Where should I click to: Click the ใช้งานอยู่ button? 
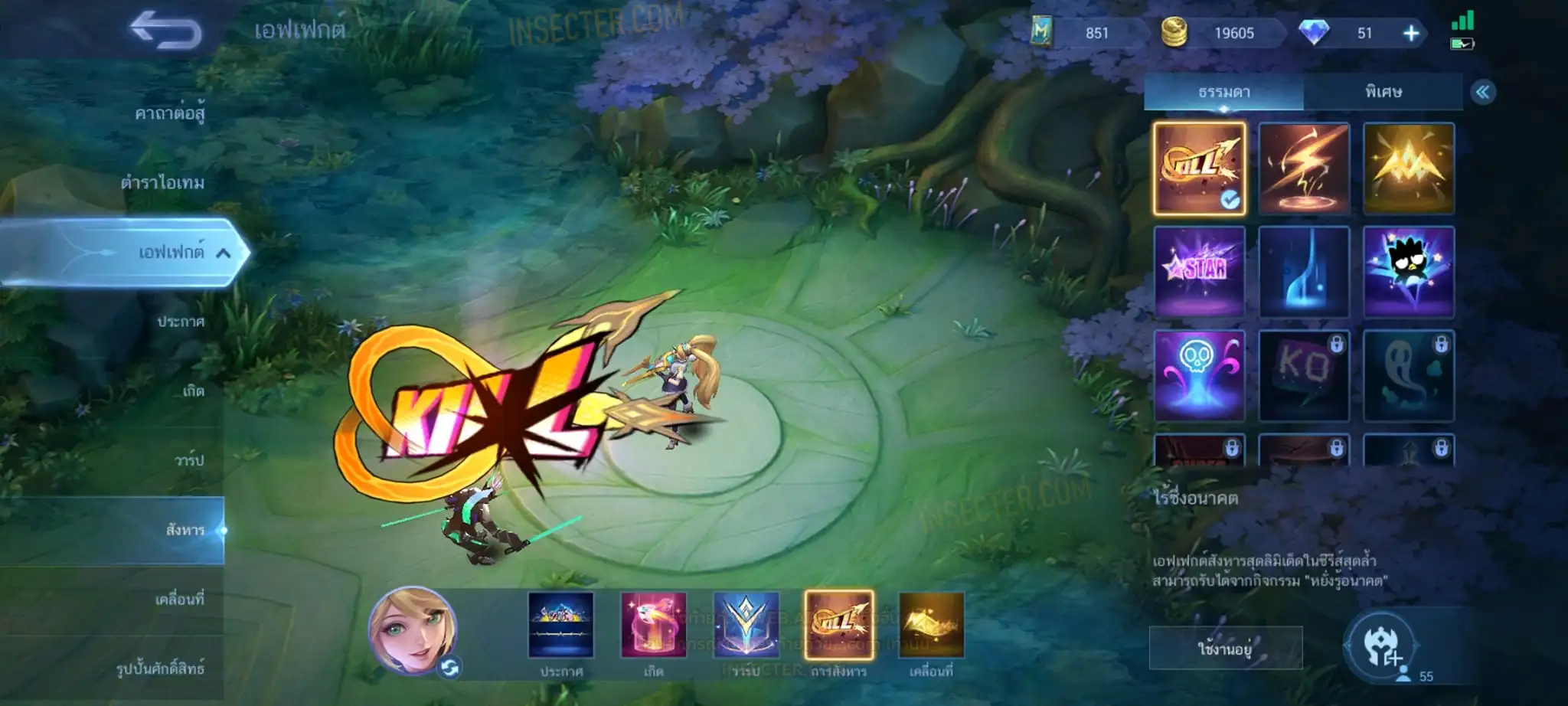(1225, 649)
